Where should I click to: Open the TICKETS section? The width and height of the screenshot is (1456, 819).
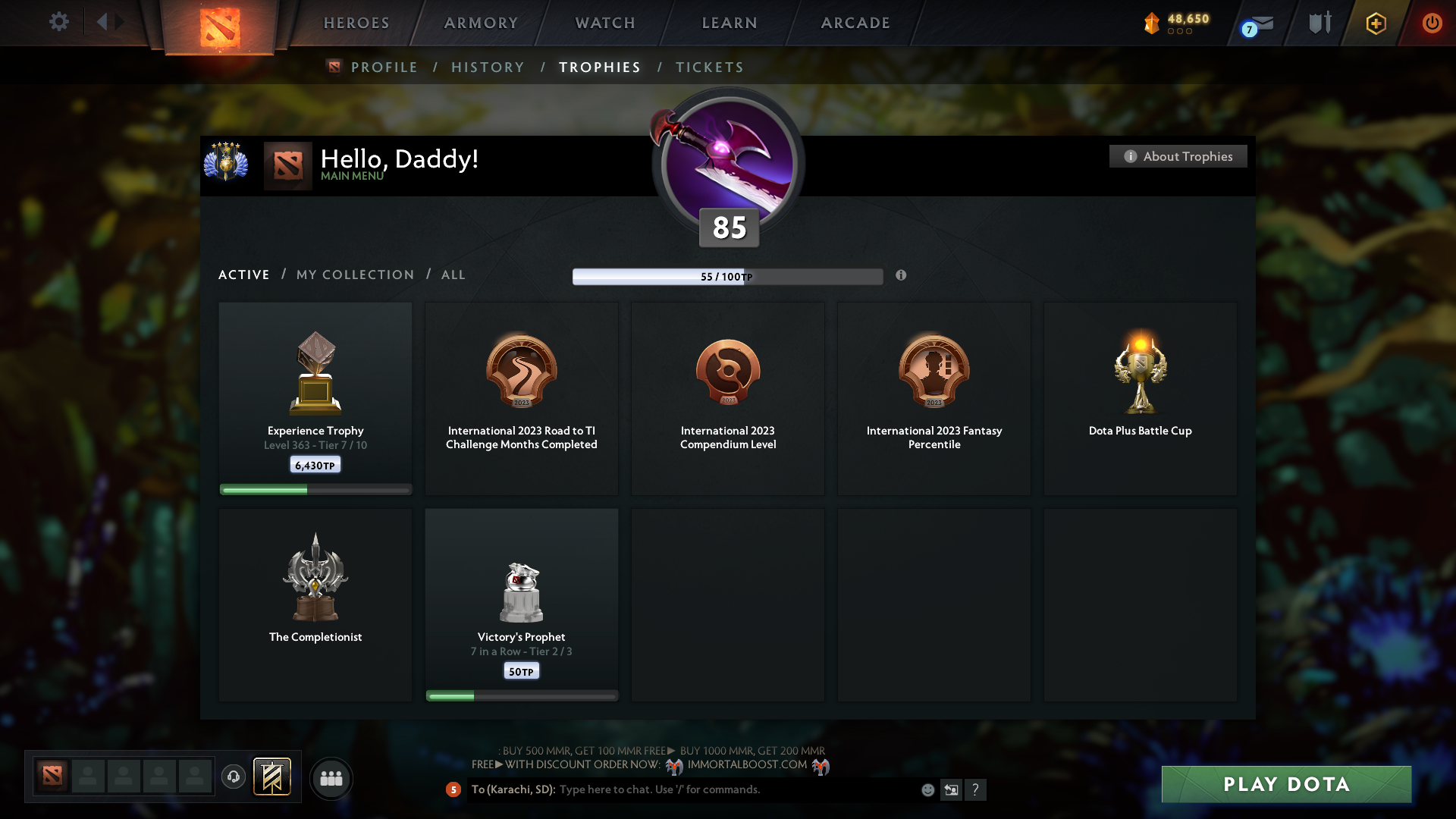pyautogui.click(x=709, y=67)
